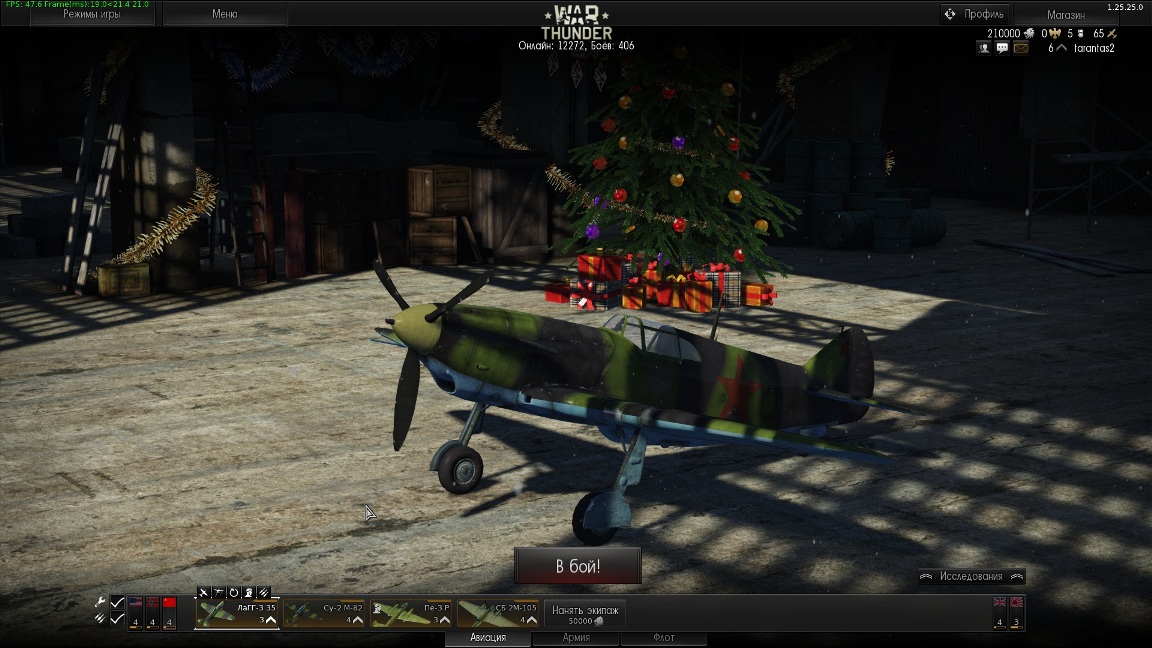Open the mail envelope icon

pos(1020,48)
